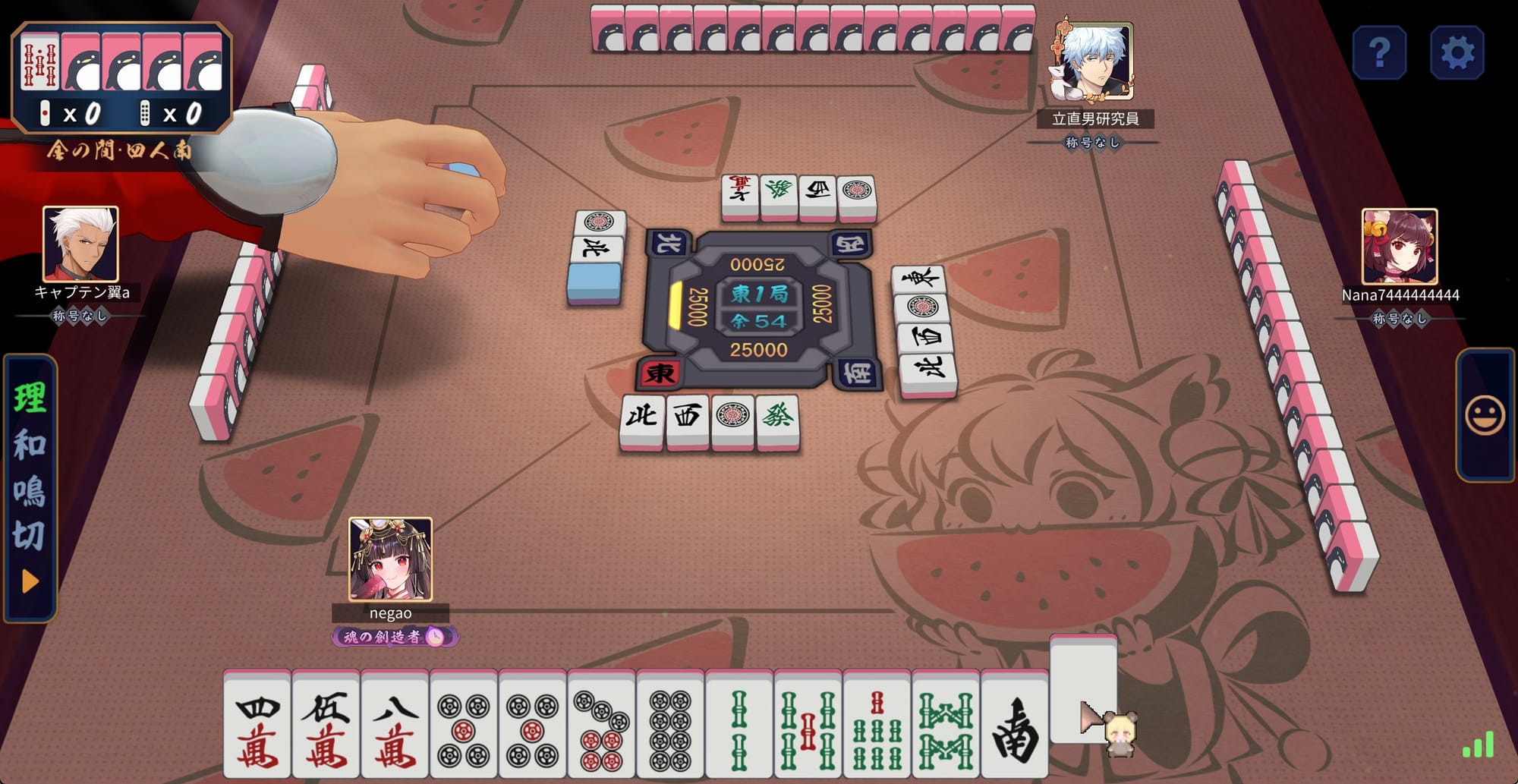
Task: Expand the orange arrow on auto-options panel
Action: tap(30, 582)
